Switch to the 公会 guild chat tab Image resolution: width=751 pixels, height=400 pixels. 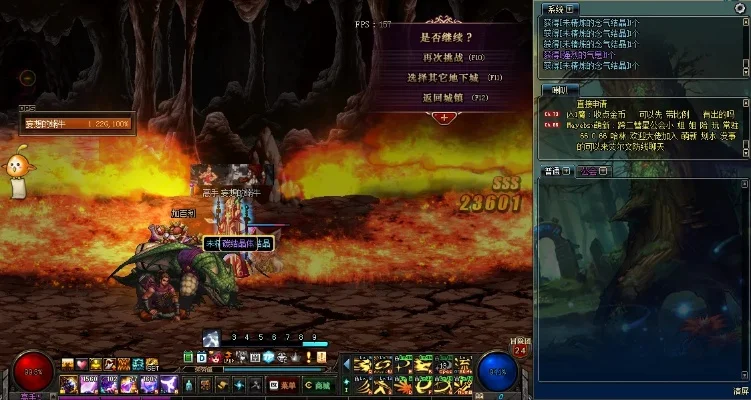click(x=591, y=171)
